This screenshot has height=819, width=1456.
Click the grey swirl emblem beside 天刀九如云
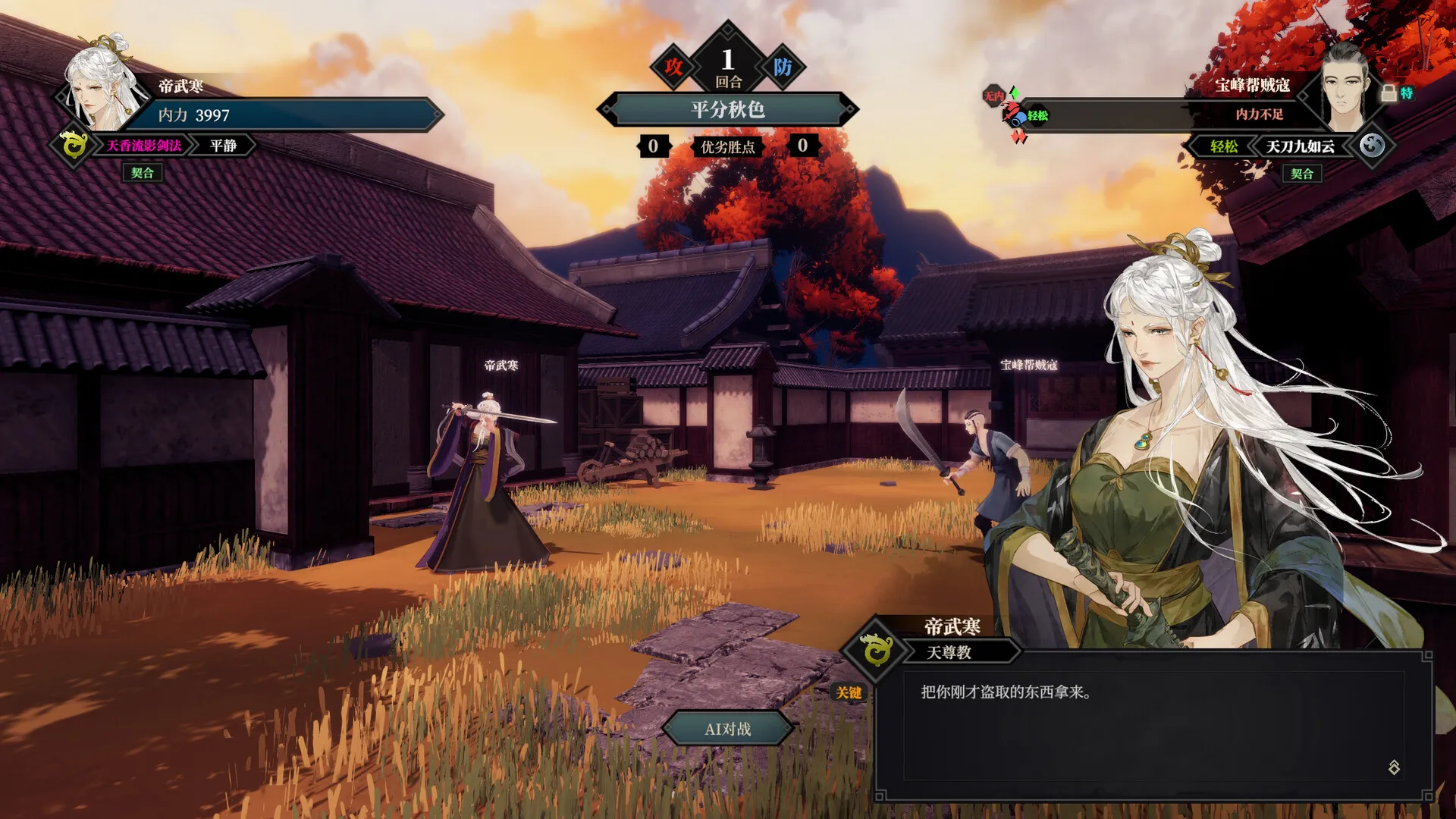(x=1372, y=145)
